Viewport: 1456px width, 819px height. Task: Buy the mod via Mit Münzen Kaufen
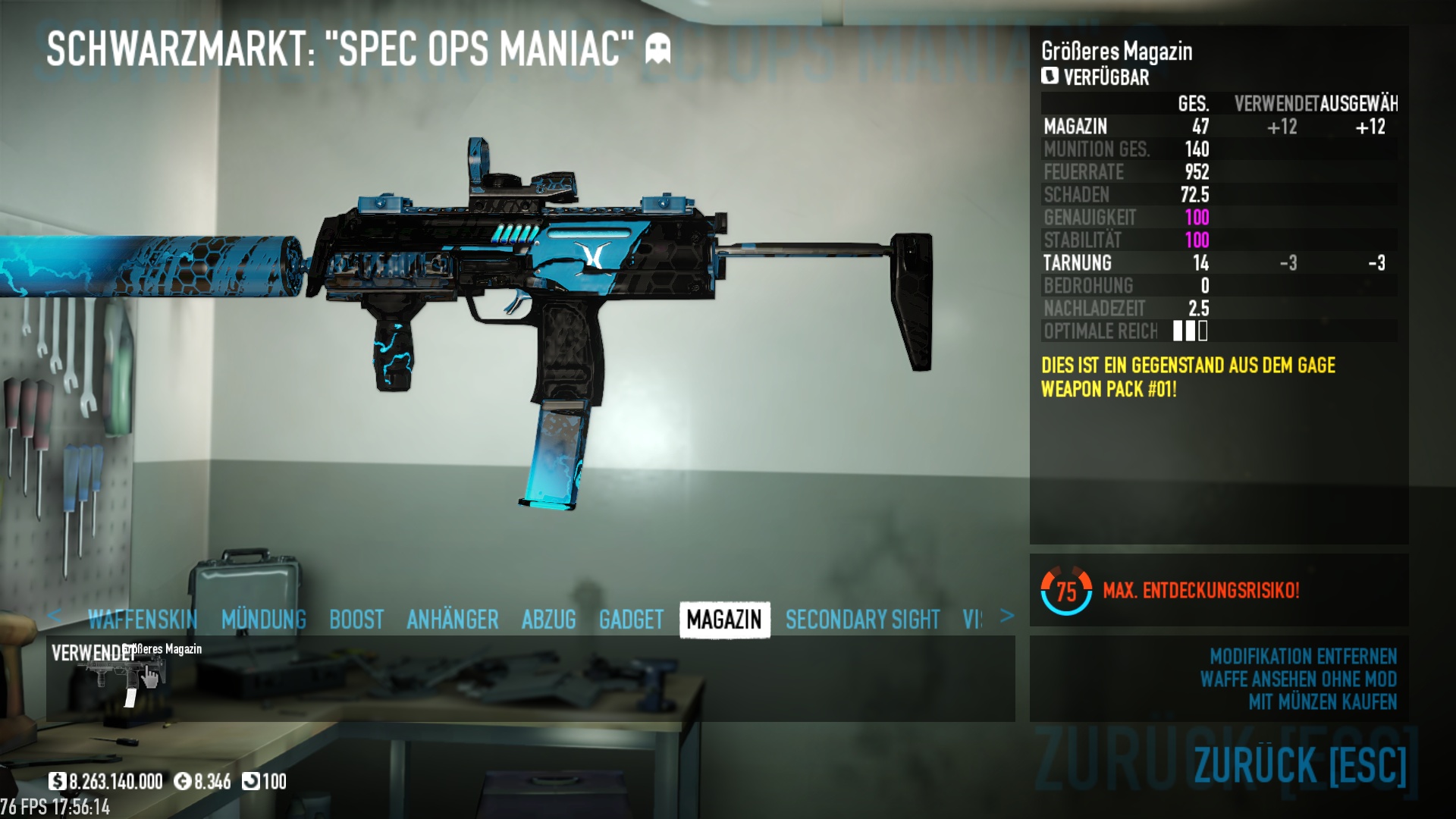[x=1323, y=702]
